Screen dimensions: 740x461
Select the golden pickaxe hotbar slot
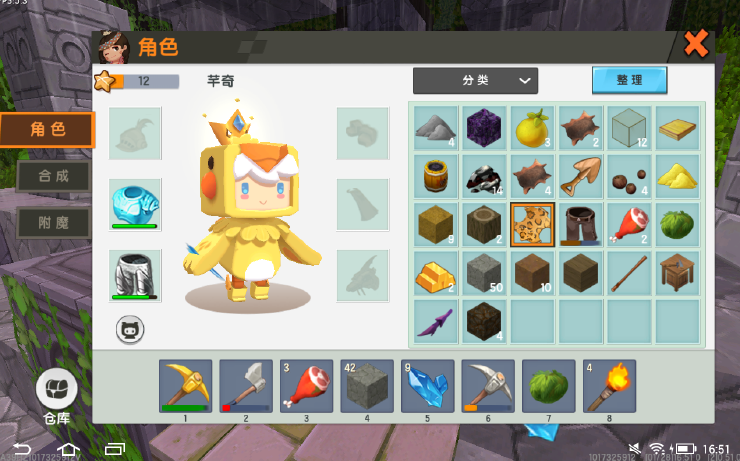[x=185, y=386]
